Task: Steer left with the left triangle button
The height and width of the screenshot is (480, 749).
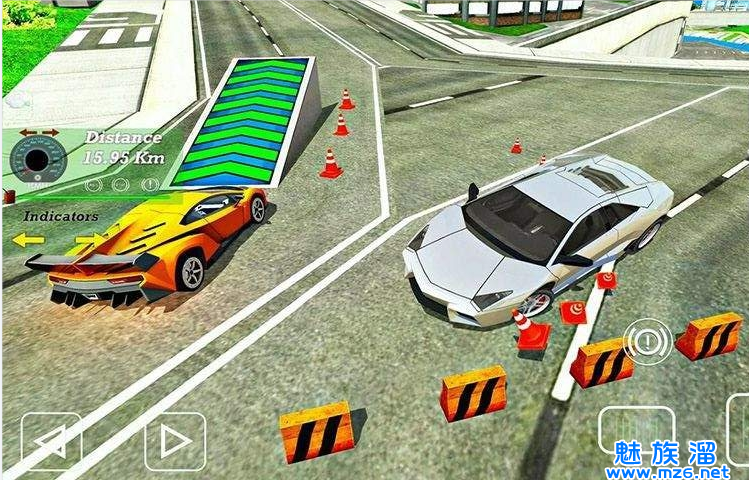Action: coord(51,441)
